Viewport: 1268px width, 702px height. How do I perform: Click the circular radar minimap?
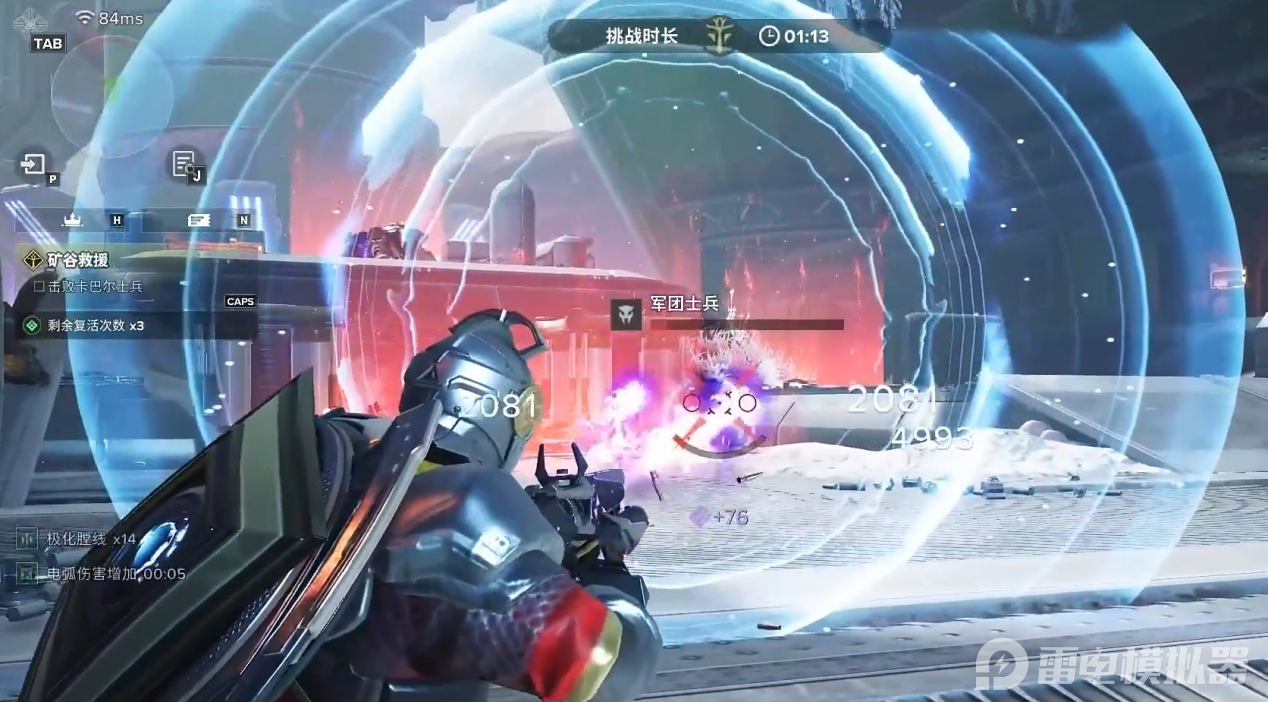click(111, 97)
